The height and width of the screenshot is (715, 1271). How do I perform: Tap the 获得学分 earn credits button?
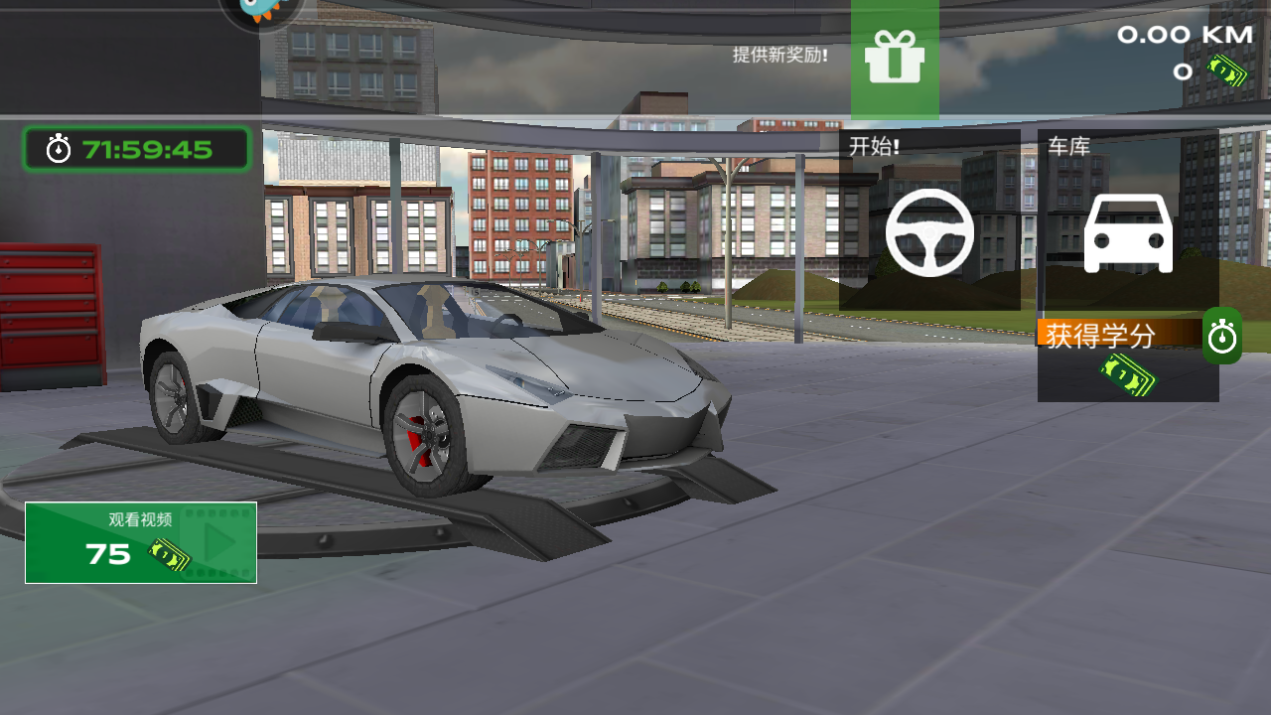[1127, 358]
